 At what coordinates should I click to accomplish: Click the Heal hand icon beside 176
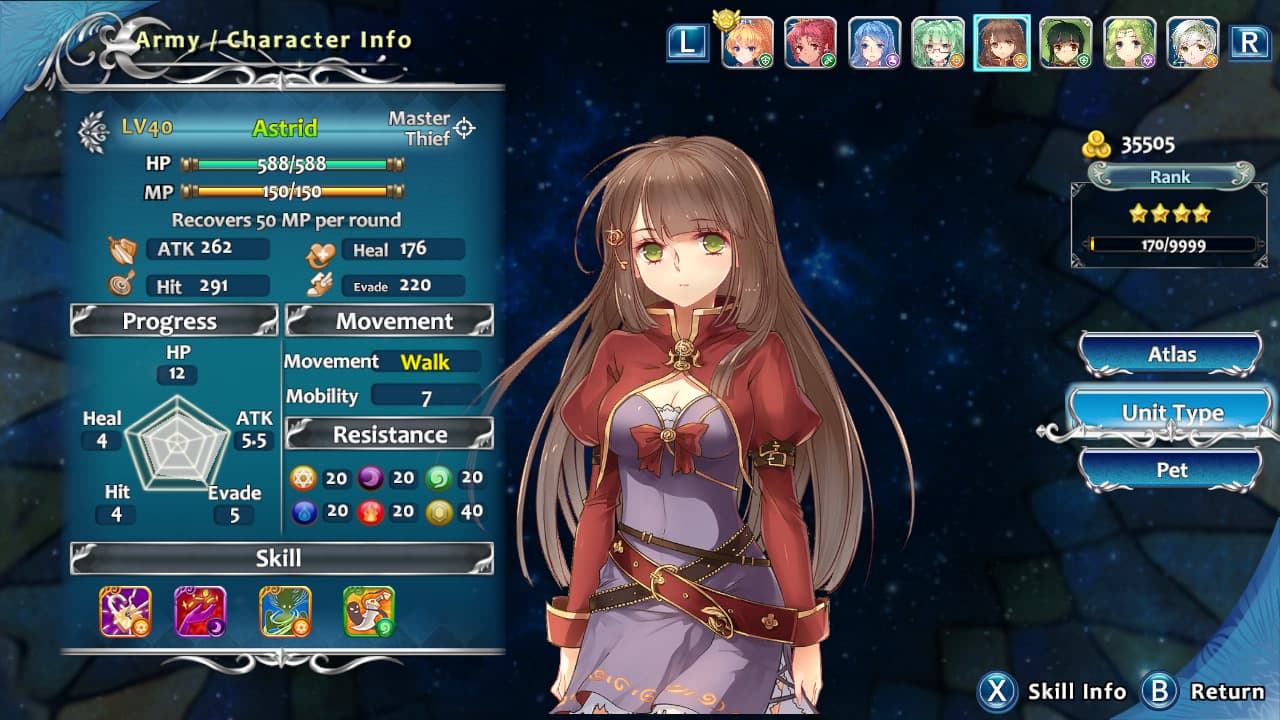(322, 250)
